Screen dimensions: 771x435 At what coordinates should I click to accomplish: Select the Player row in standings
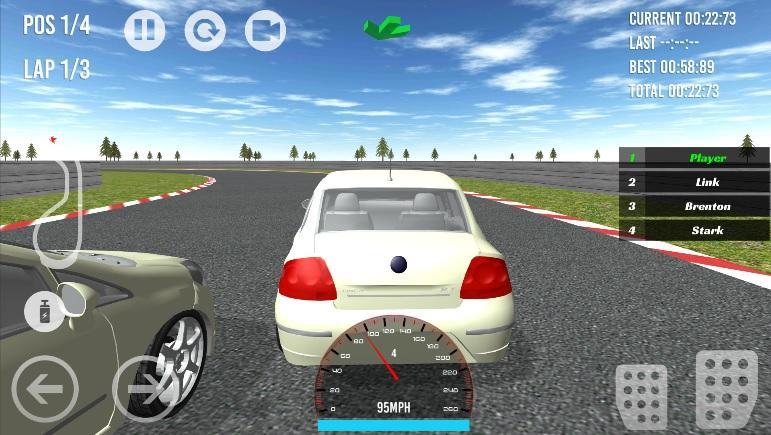(695, 158)
